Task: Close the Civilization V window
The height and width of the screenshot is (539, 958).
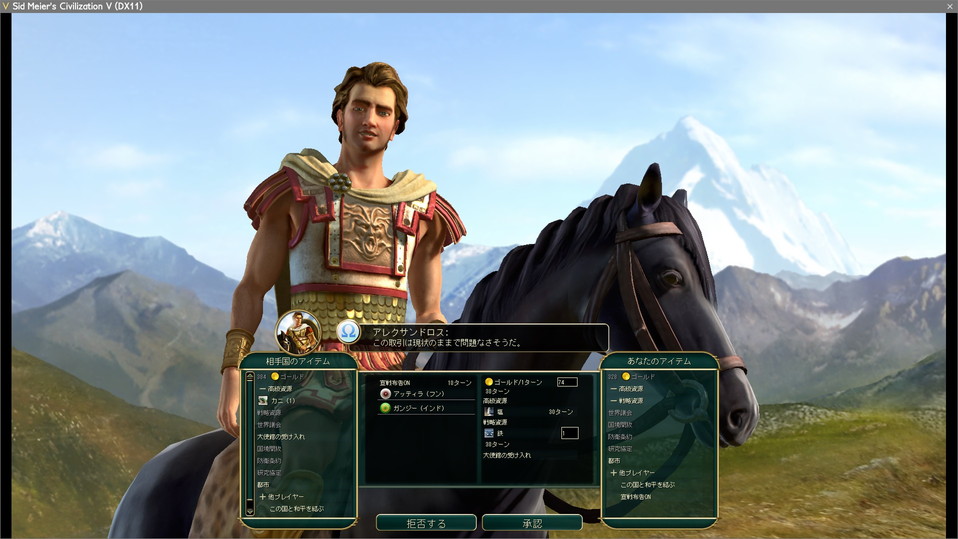Action: coord(950,6)
